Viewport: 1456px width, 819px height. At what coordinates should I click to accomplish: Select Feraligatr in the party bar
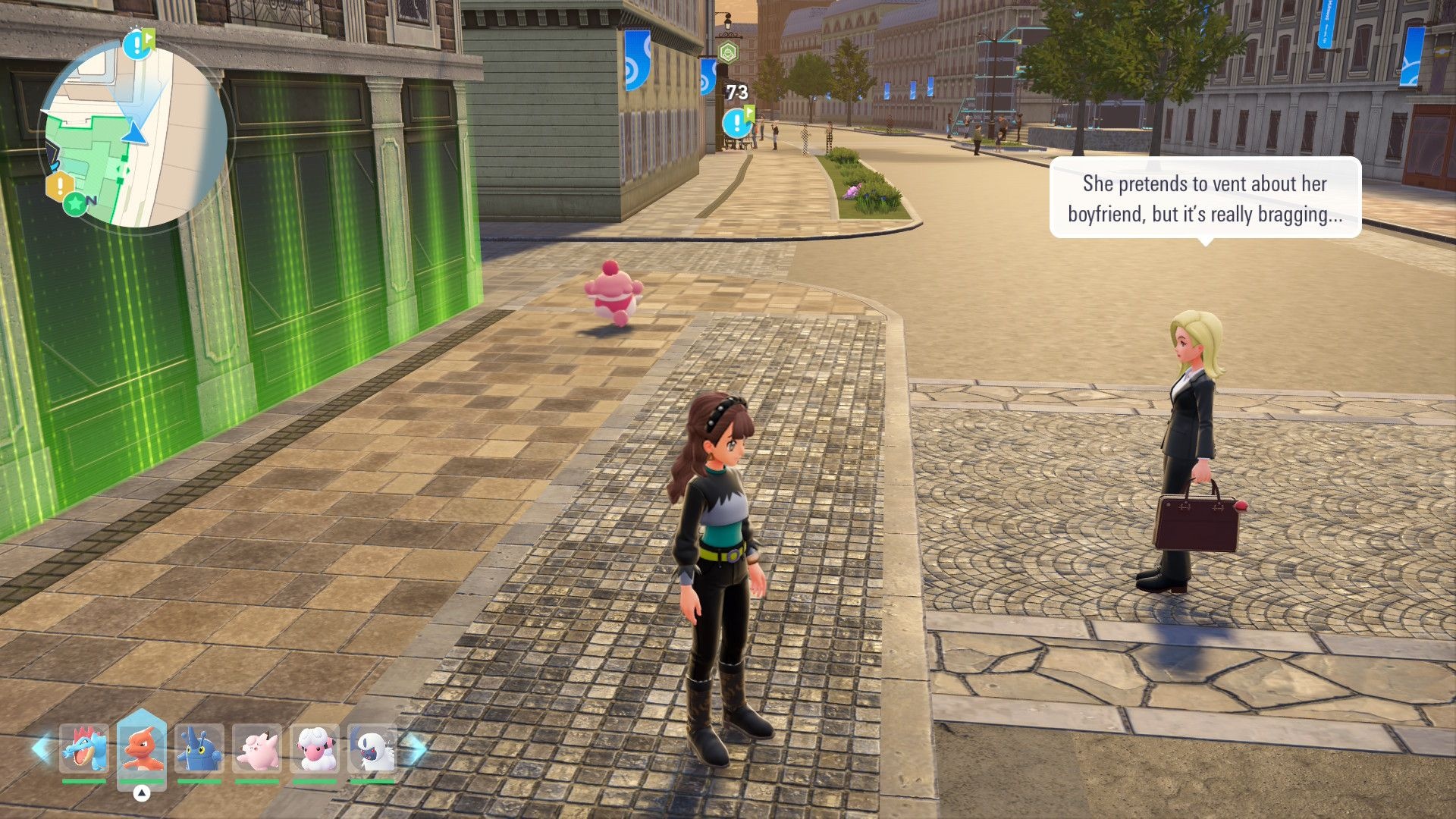point(84,748)
